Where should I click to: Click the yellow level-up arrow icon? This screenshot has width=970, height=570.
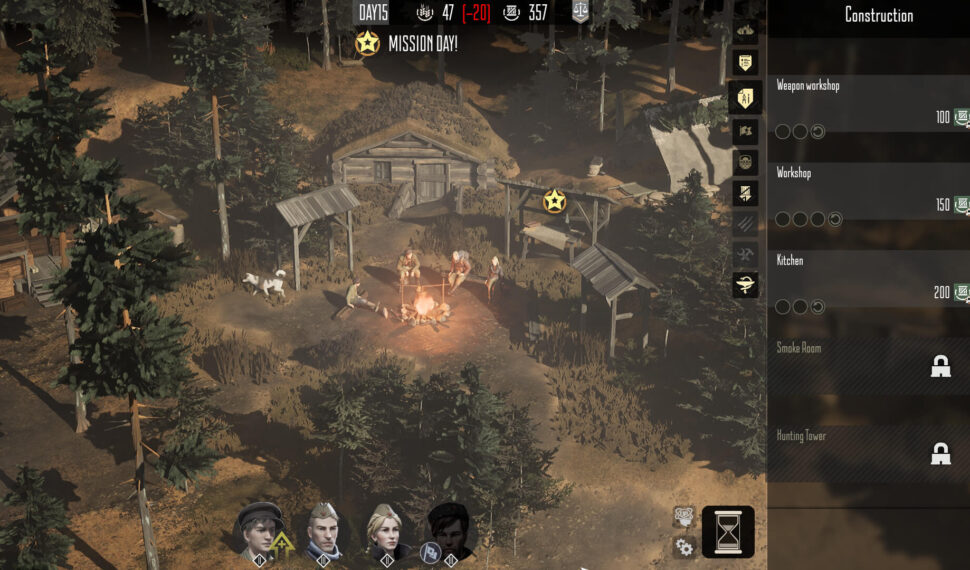click(x=283, y=545)
